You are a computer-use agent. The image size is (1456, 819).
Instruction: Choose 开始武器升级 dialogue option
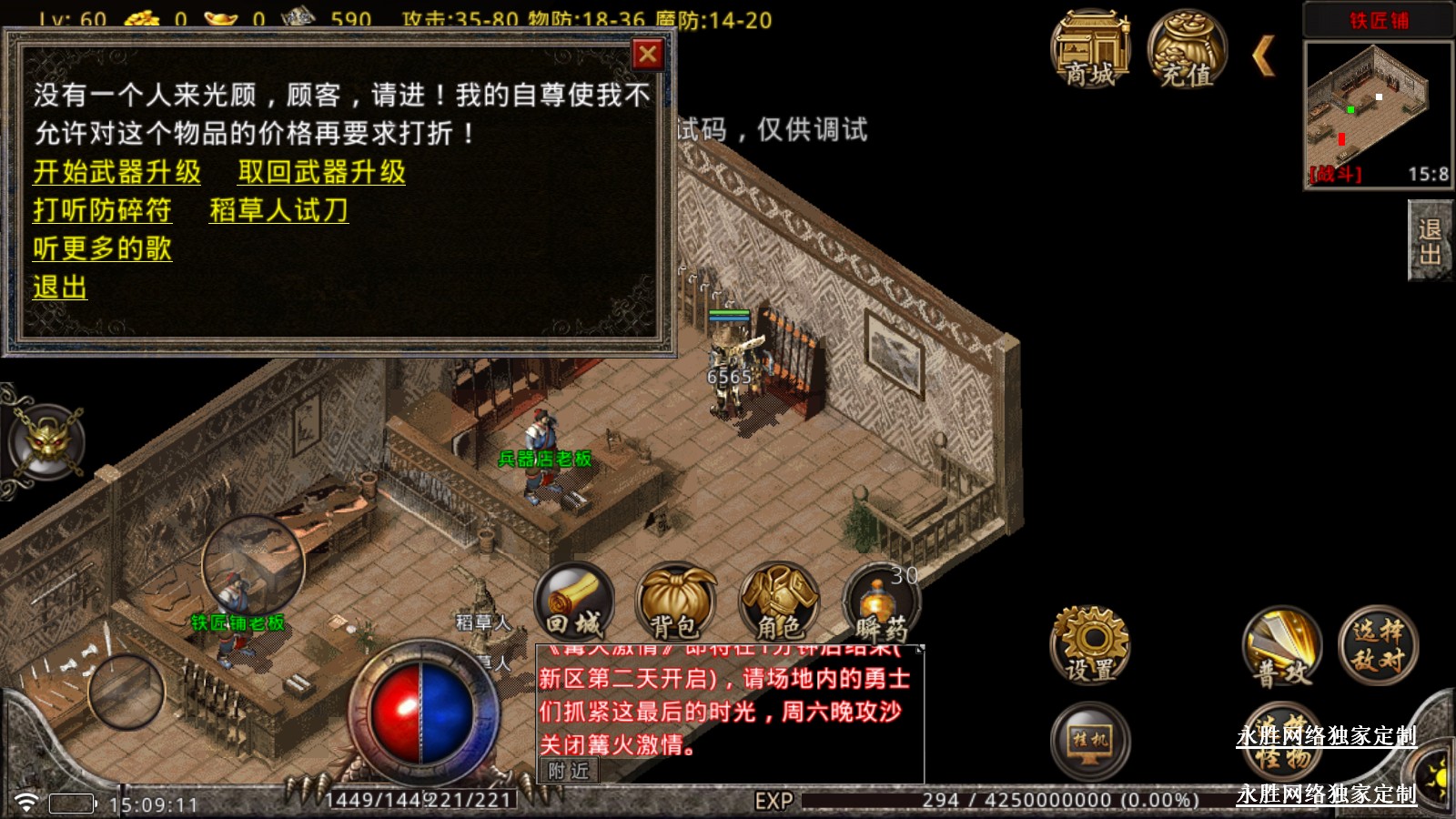tap(117, 172)
